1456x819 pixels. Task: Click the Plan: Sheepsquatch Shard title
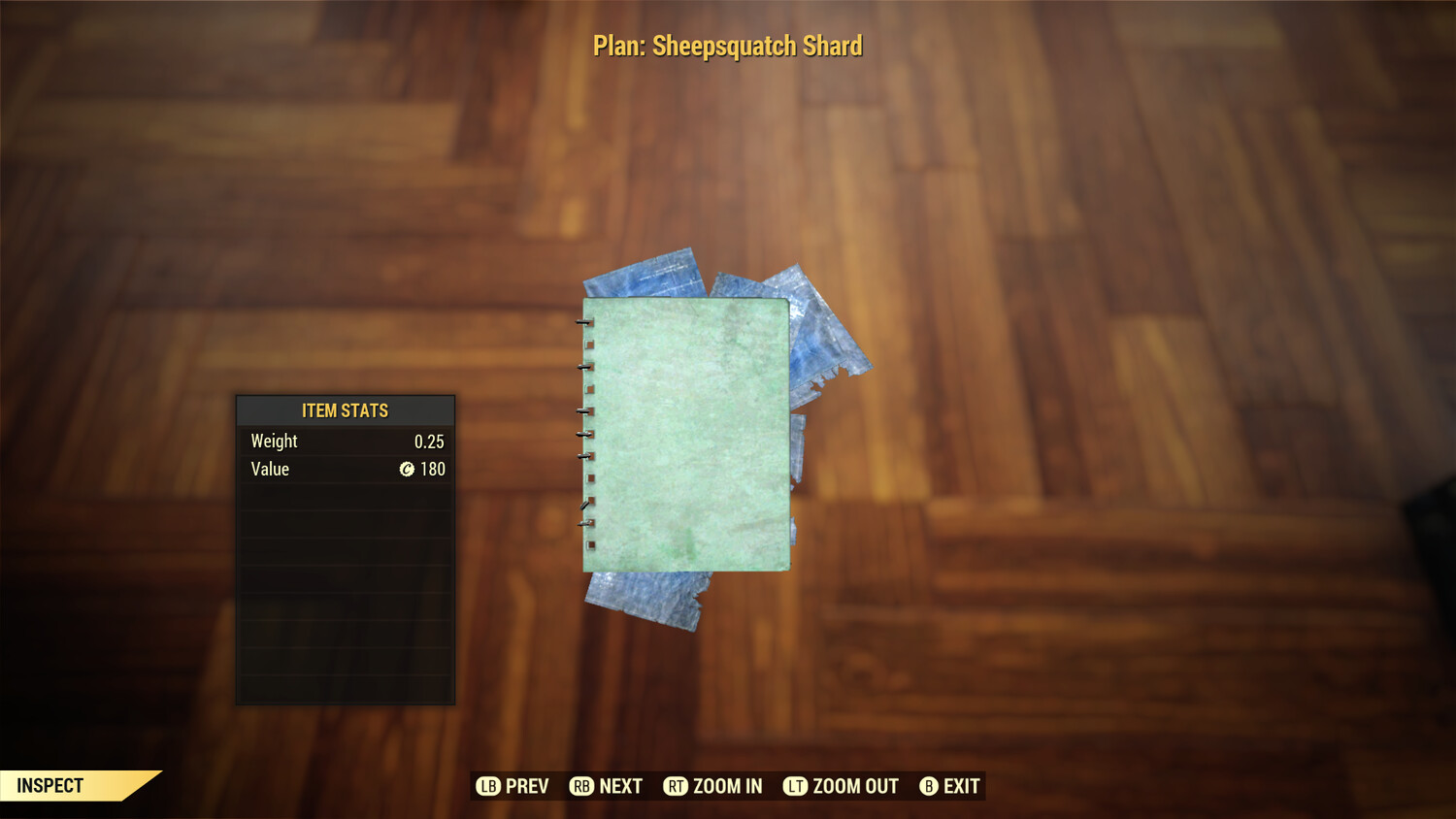[728, 45]
